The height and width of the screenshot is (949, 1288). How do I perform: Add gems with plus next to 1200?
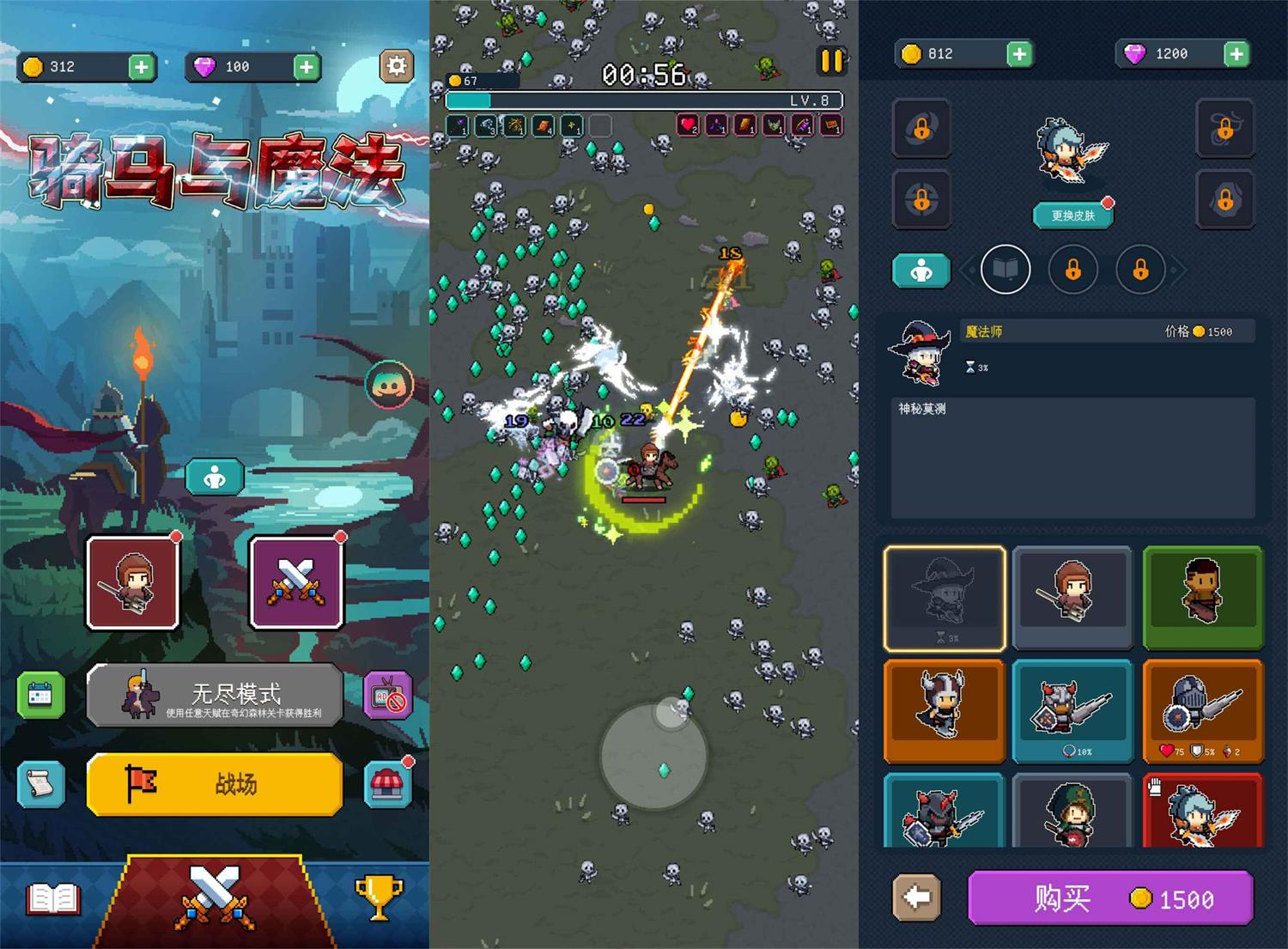pyautogui.click(x=1236, y=54)
